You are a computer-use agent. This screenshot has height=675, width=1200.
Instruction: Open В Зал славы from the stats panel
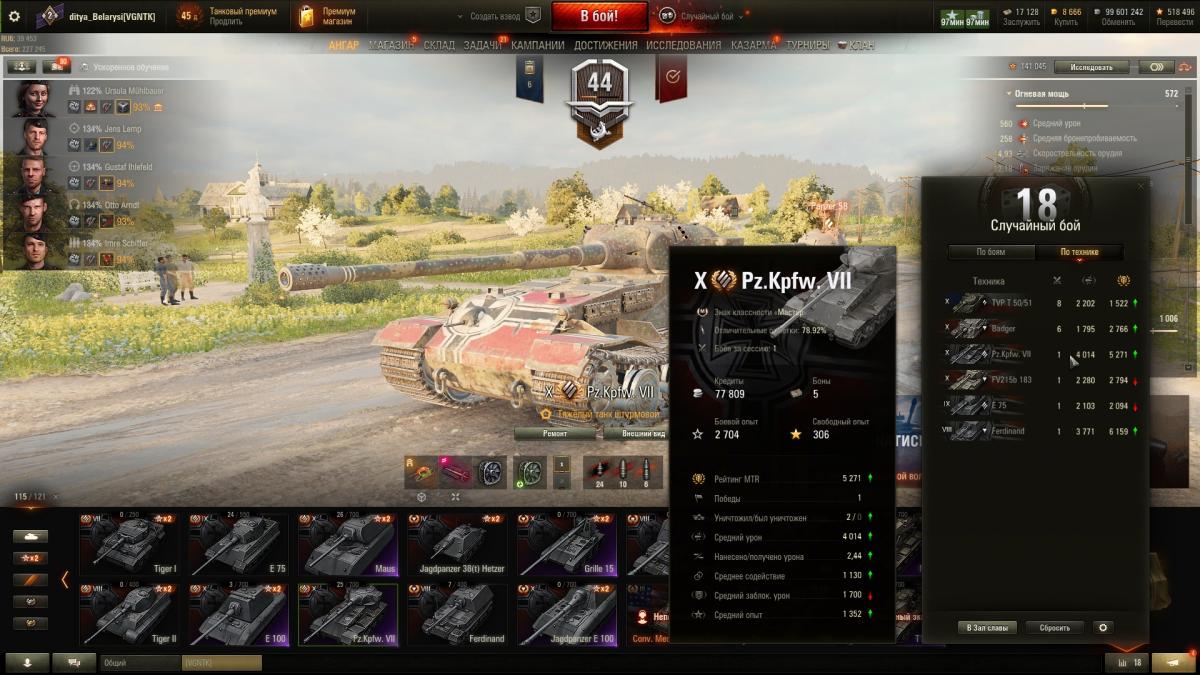click(987, 628)
